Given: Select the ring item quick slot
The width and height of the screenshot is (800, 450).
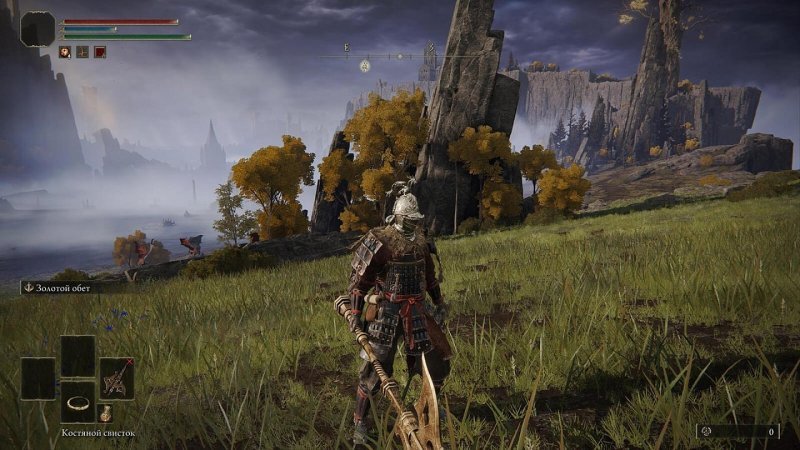Looking at the screenshot, I should point(77,402).
